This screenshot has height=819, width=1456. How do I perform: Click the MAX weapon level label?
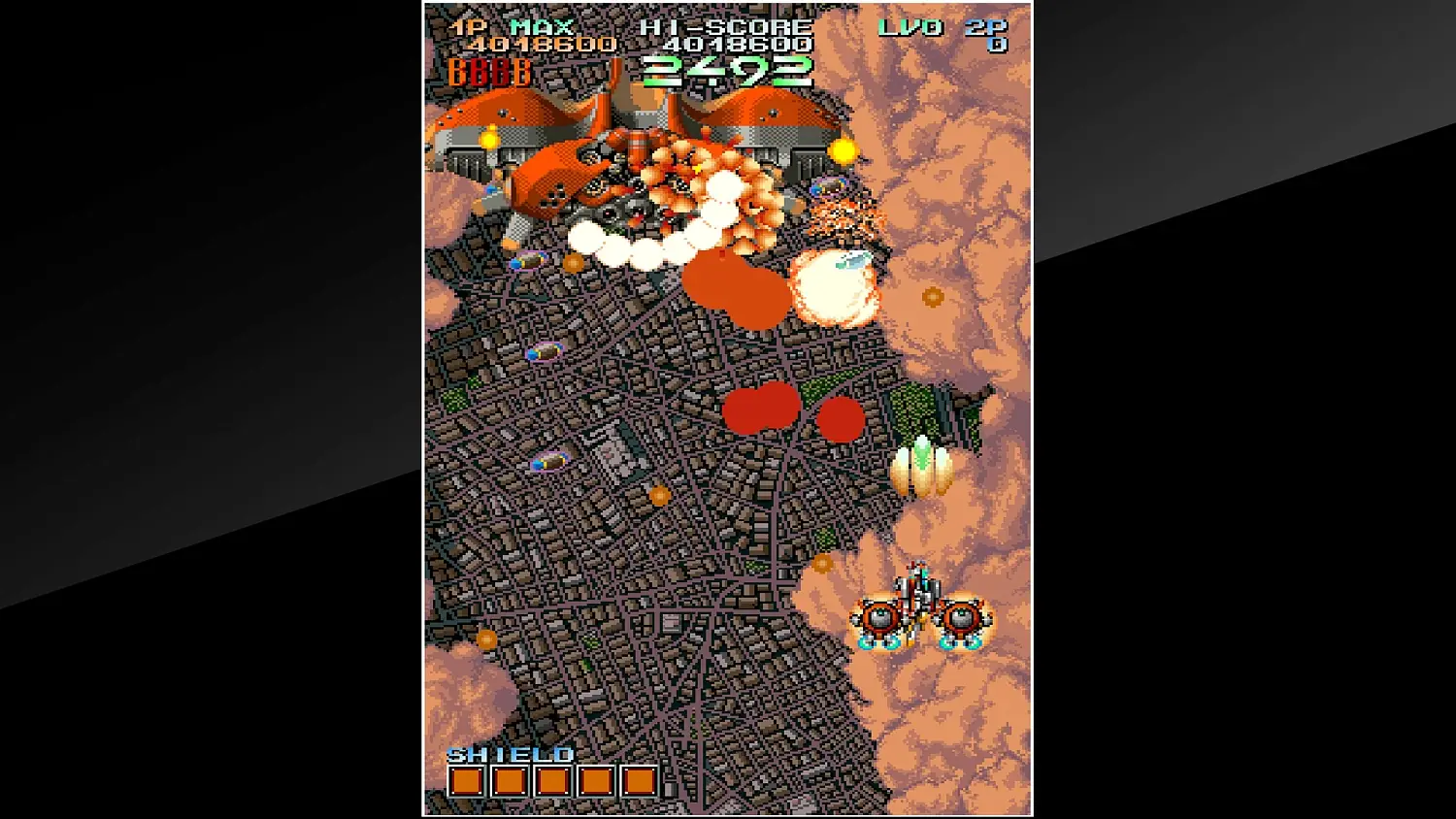(x=541, y=26)
